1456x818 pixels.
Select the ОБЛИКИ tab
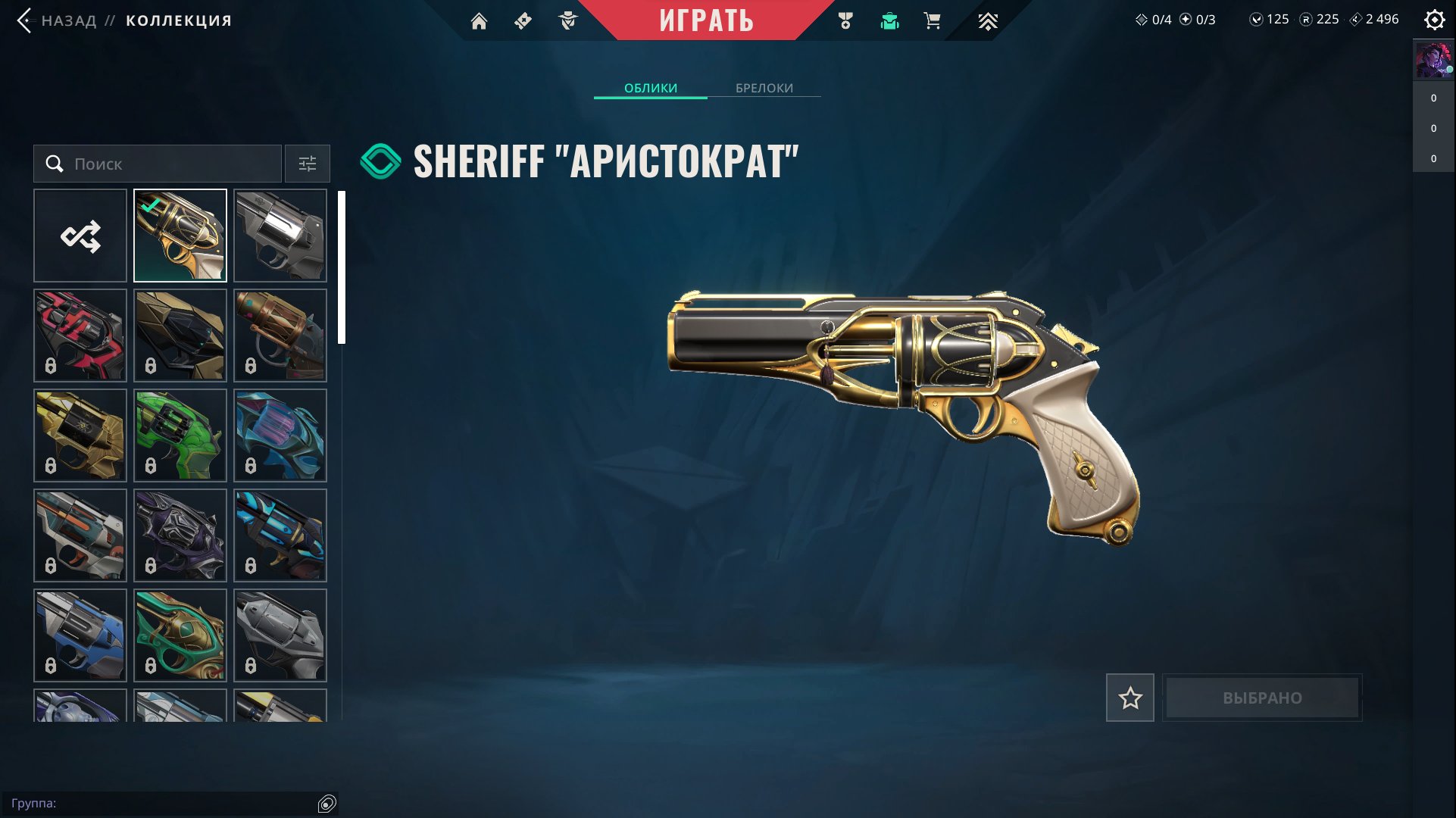pyautogui.click(x=651, y=88)
